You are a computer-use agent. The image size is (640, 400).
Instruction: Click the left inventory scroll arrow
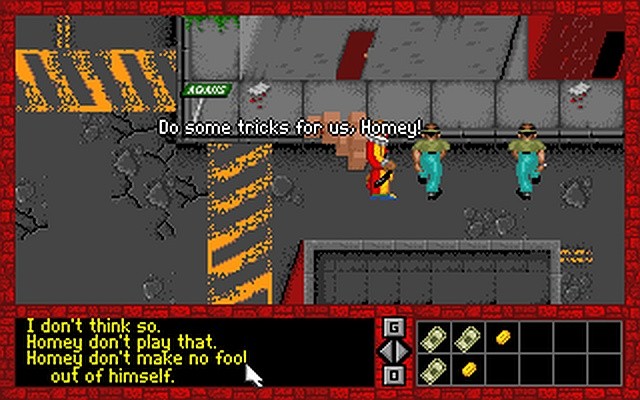pyautogui.click(x=386, y=351)
